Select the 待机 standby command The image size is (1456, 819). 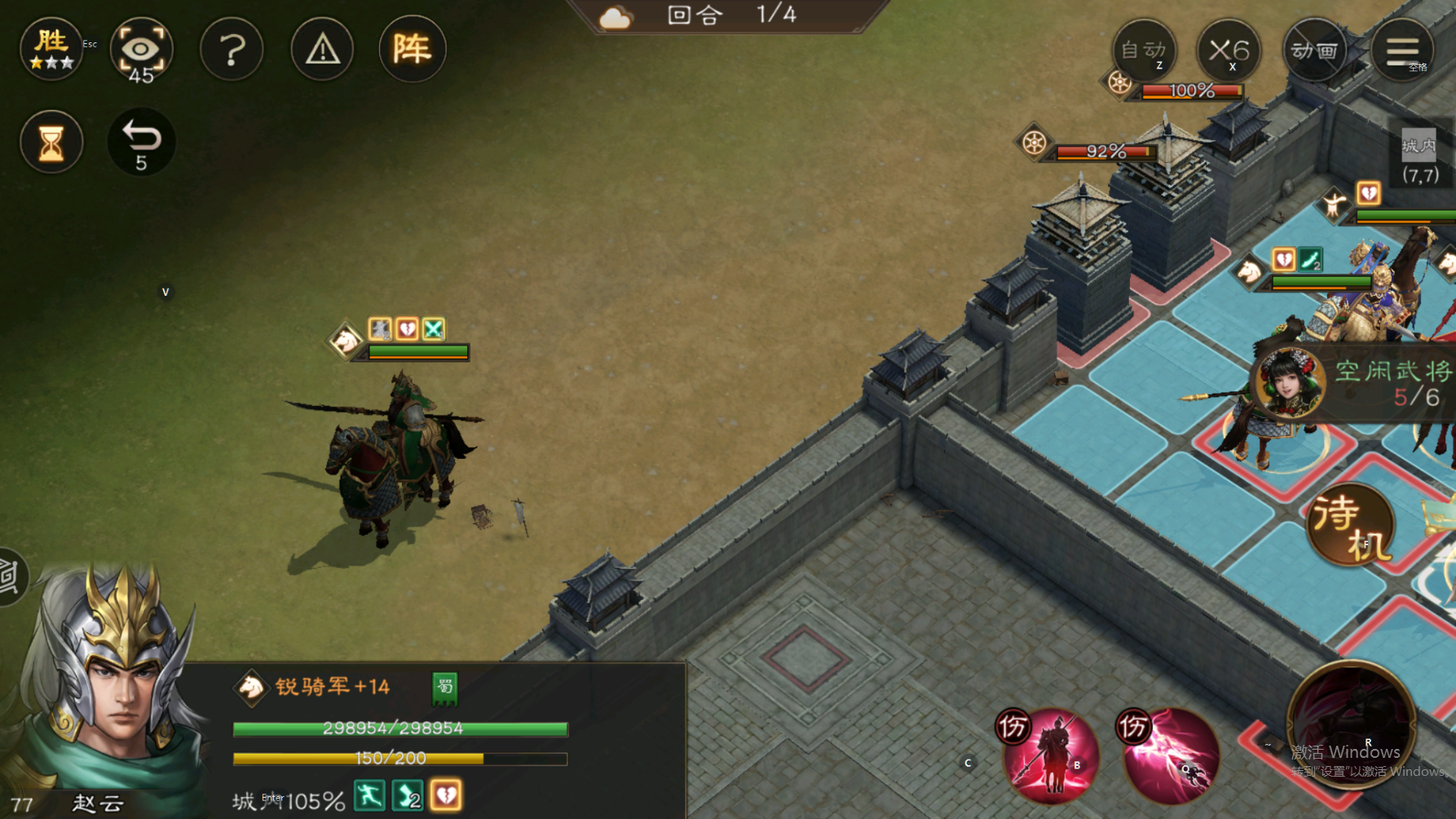pyautogui.click(x=1349, y=526)
